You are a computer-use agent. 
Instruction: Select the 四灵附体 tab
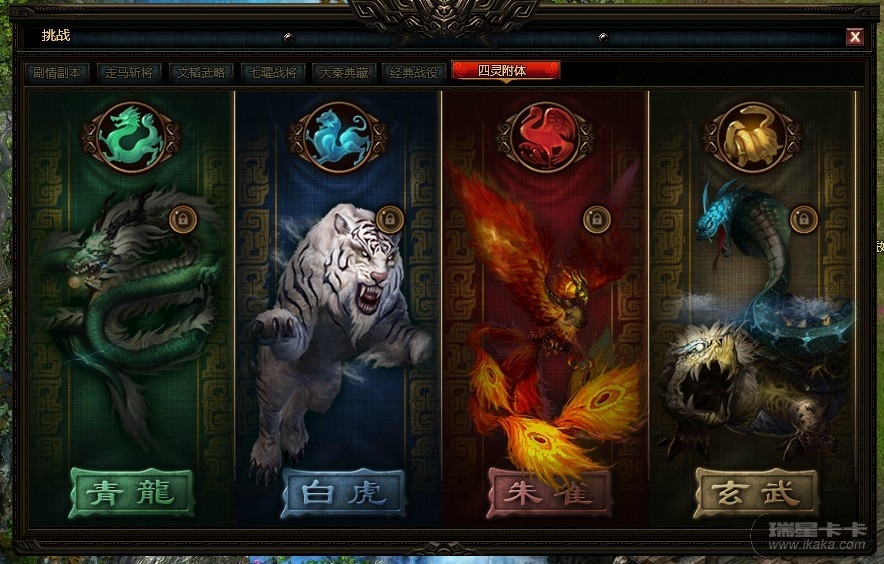point(505,71)
